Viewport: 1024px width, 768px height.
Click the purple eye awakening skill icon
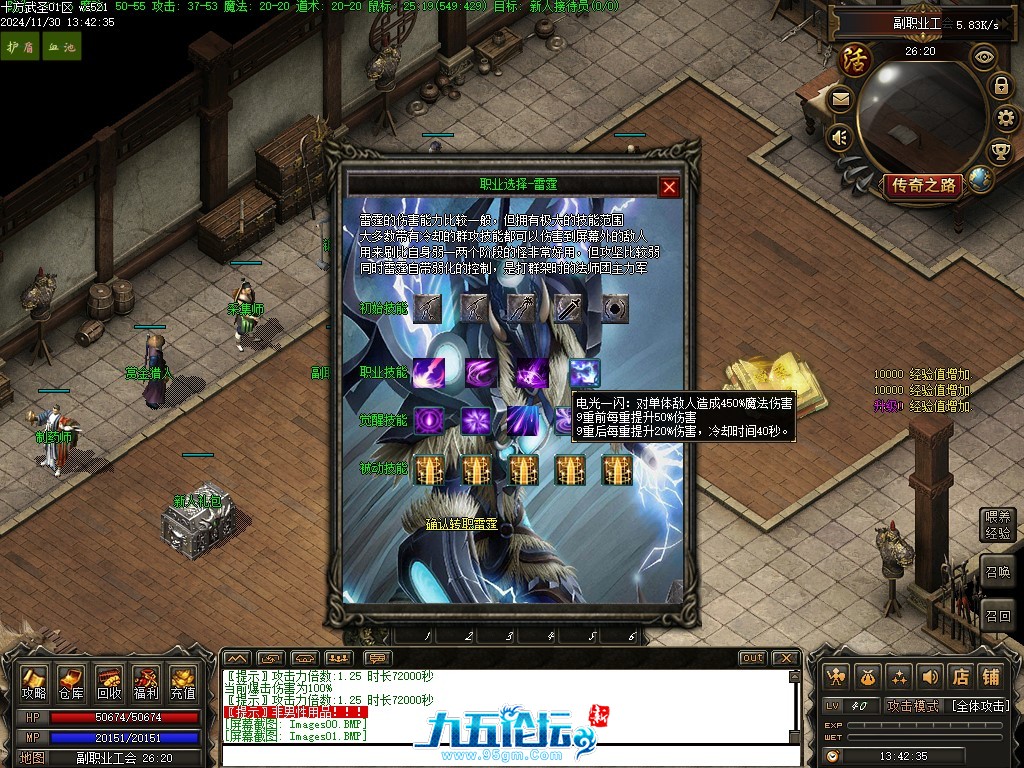pos(429,421)
